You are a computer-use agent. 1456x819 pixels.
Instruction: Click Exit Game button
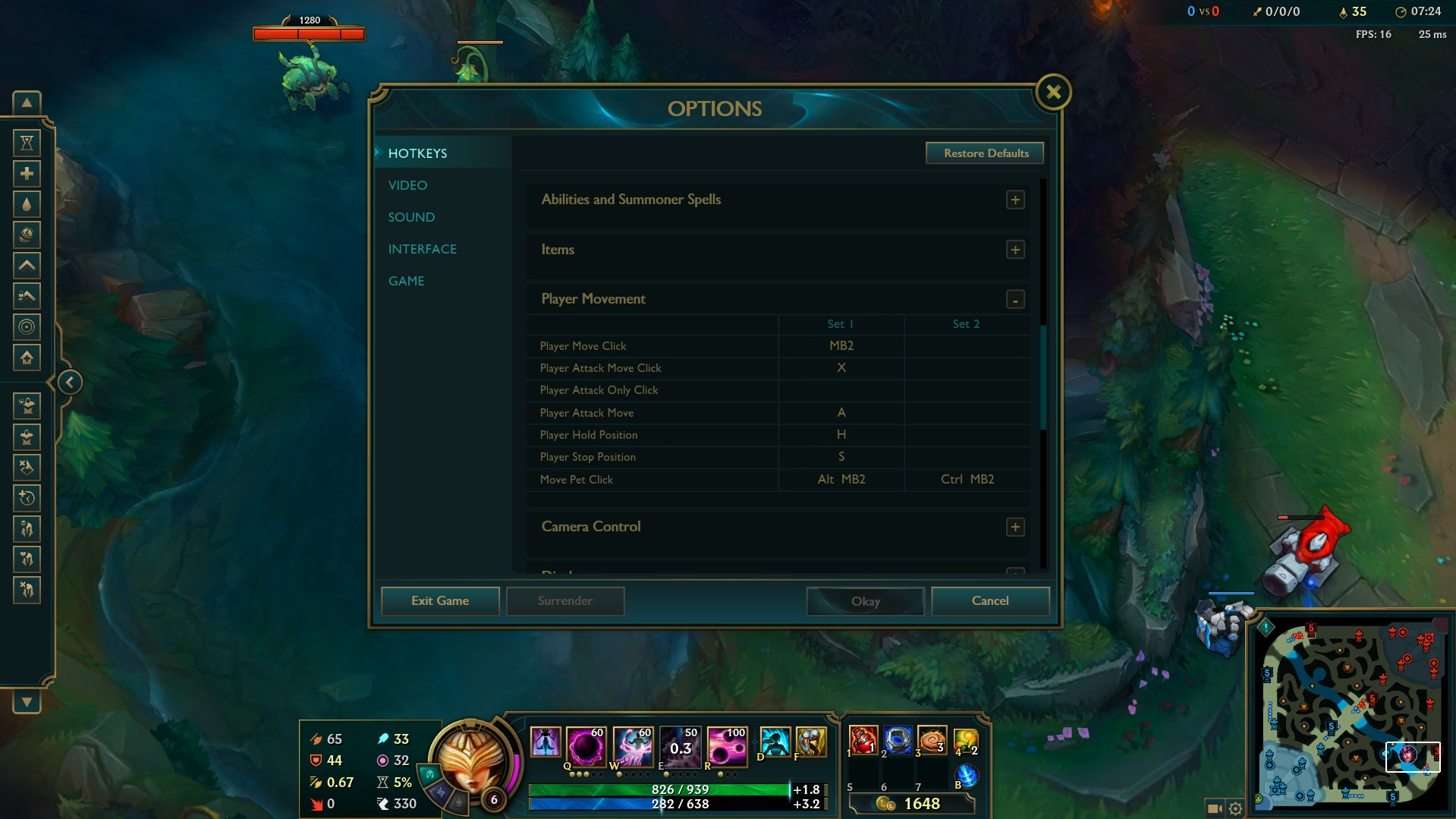pos(440,601)
